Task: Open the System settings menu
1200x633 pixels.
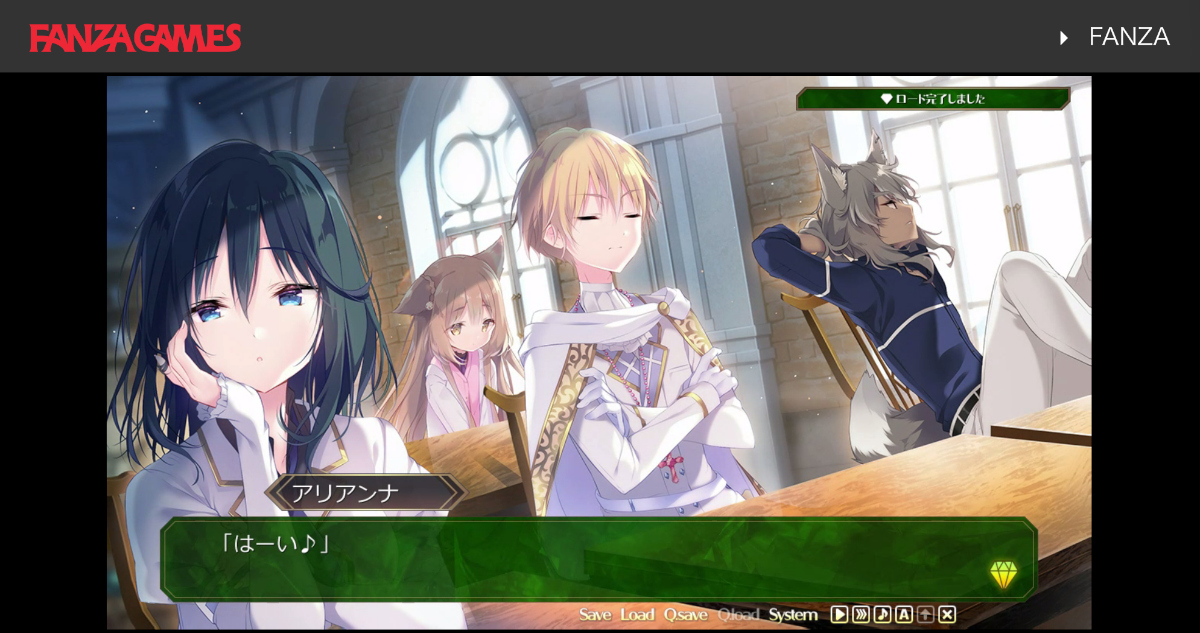Action: pos(793,615)
